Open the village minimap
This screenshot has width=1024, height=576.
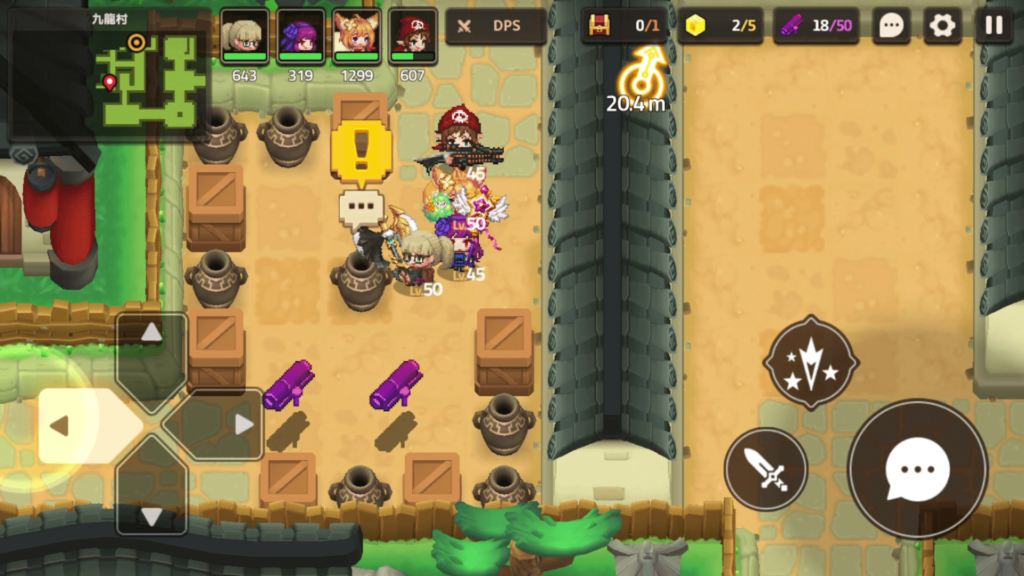coord(108,74)
